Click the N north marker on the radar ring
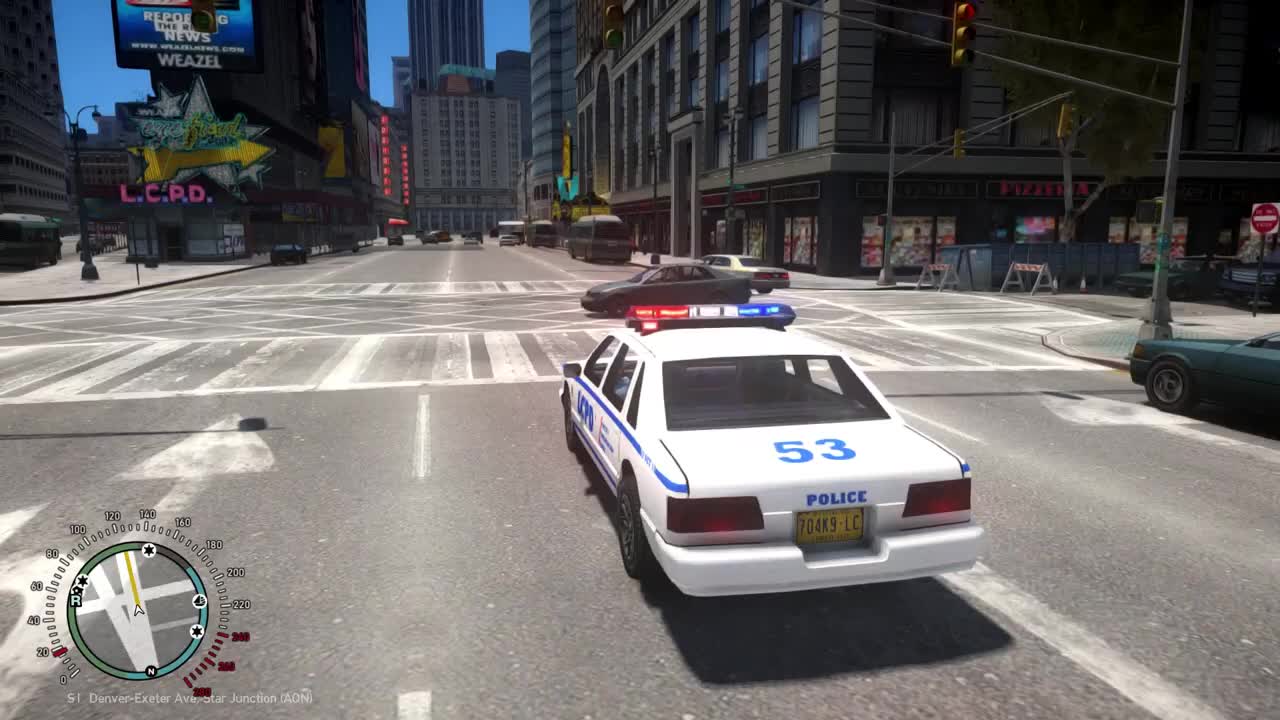This screenshot has height=720, width=1280. (x=151, y=672)
